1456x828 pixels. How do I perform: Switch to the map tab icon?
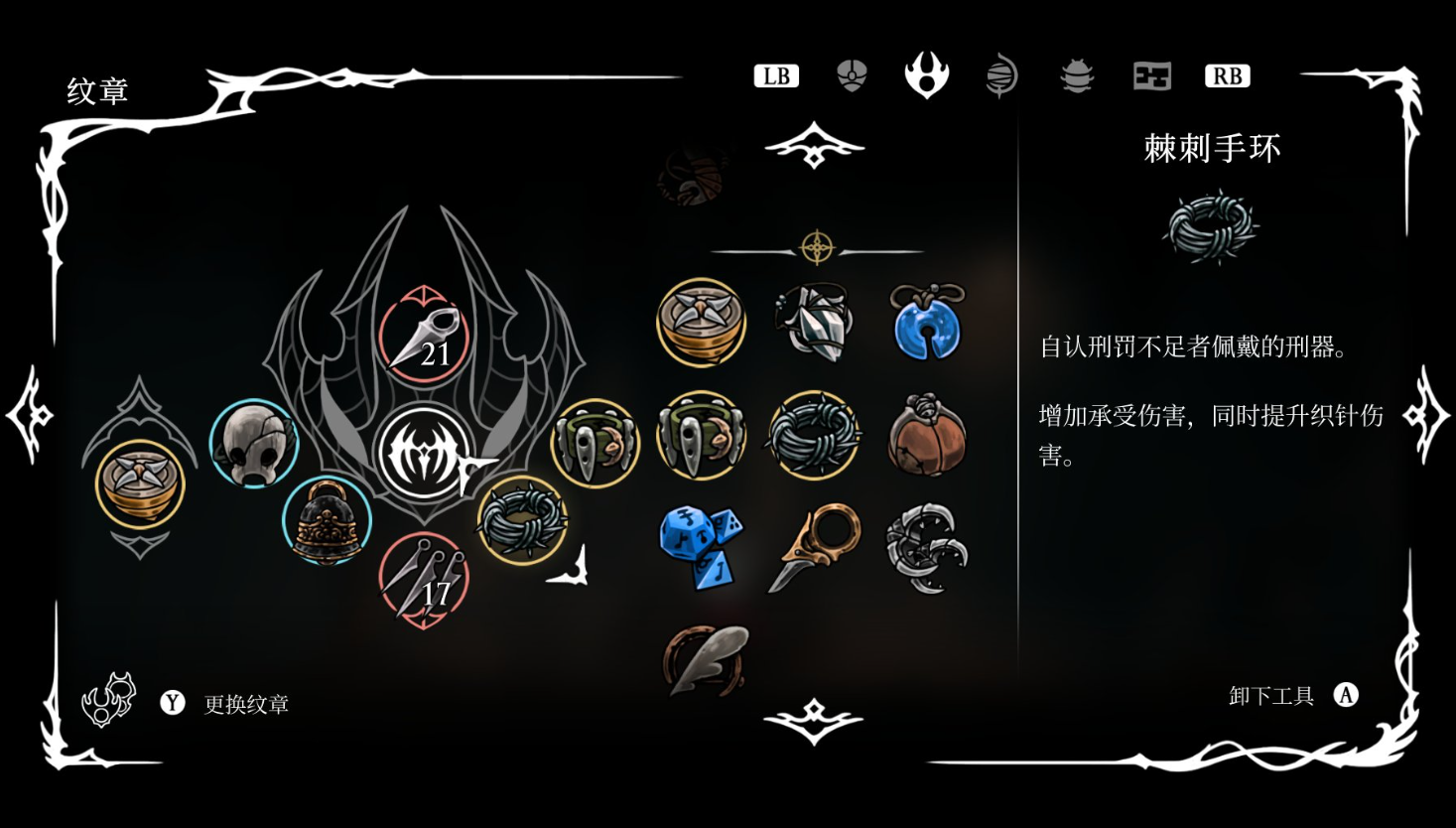point(1151,76)
